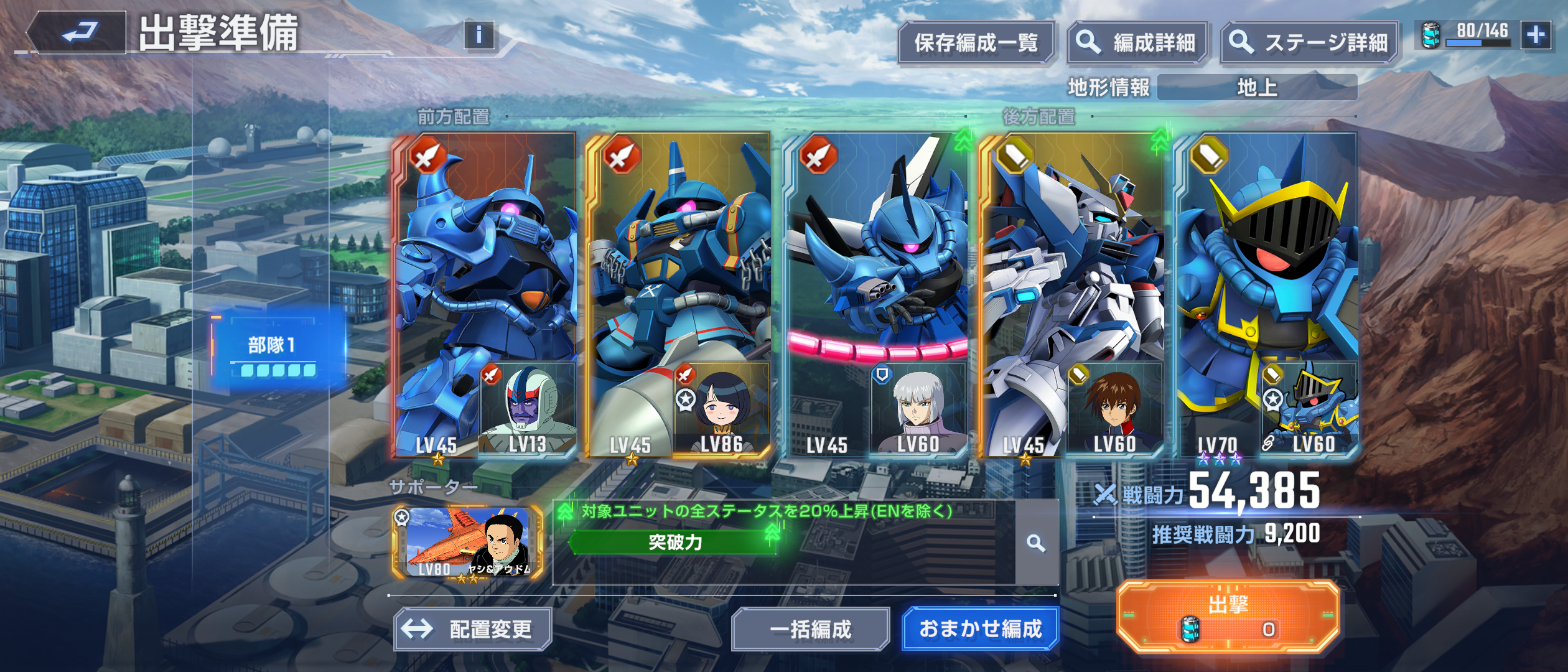Launch the sortie with the 出撃 button

point(1228,617)
